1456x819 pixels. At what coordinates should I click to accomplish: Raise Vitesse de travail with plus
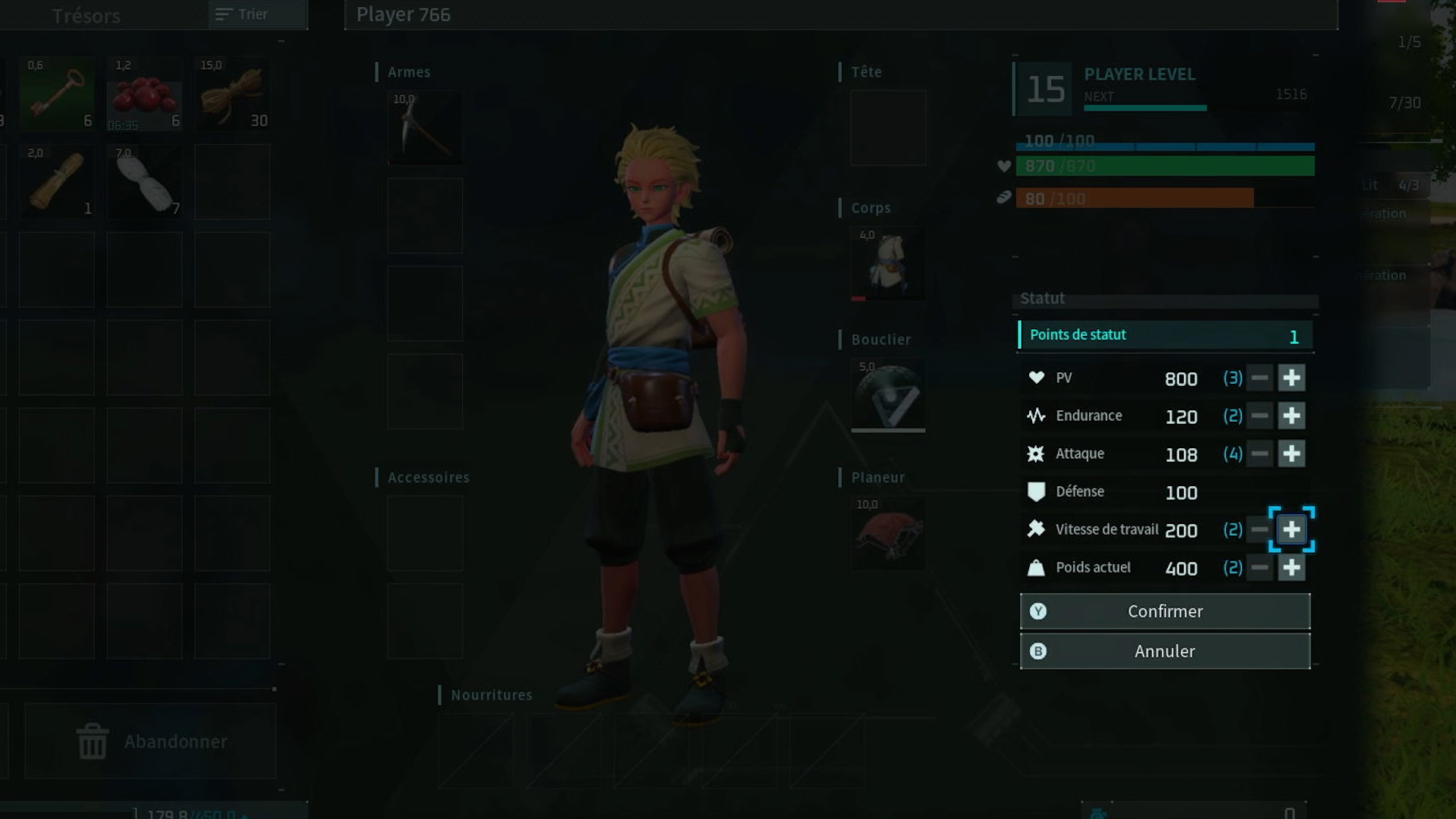coord(1291,529)
